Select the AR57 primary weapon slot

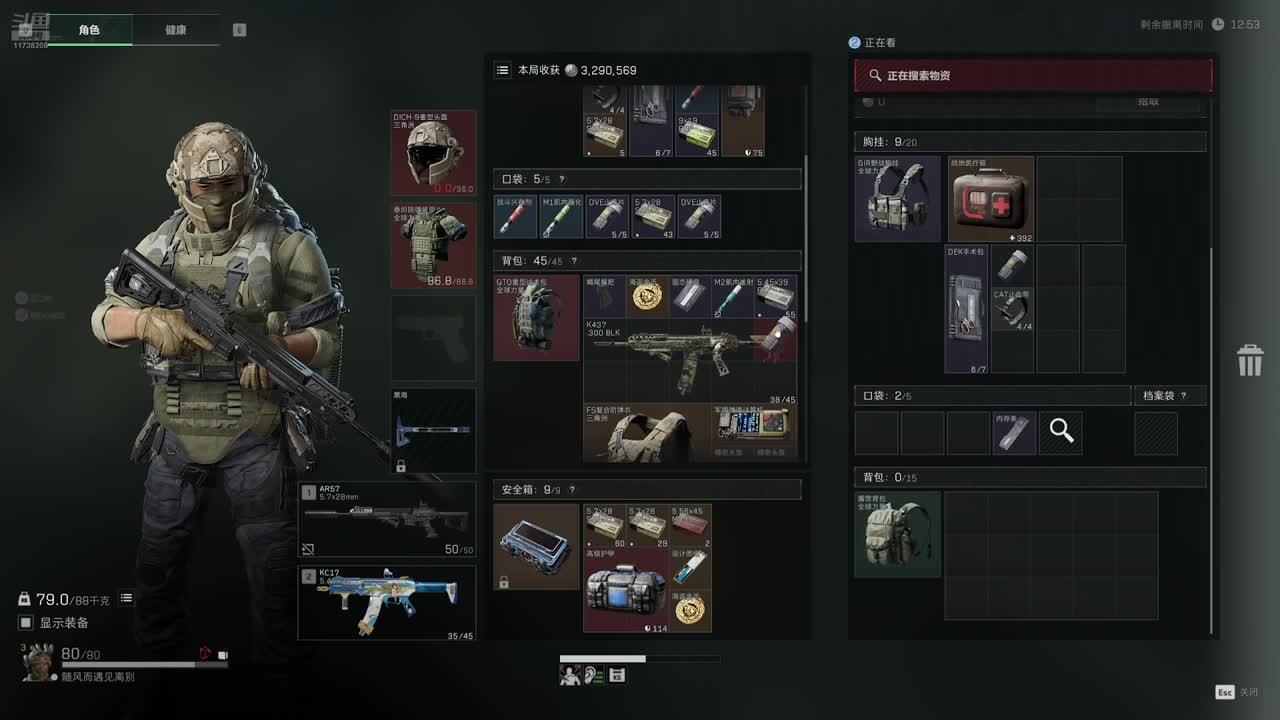[x=387, y=520]
